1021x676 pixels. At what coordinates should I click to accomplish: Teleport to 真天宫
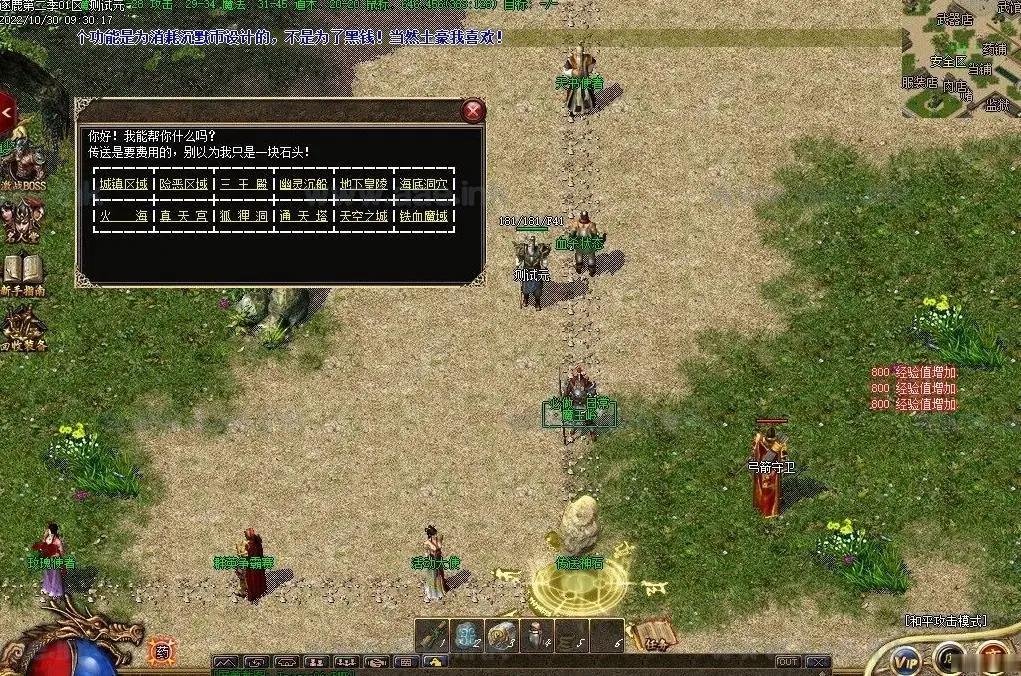point(184,216)
